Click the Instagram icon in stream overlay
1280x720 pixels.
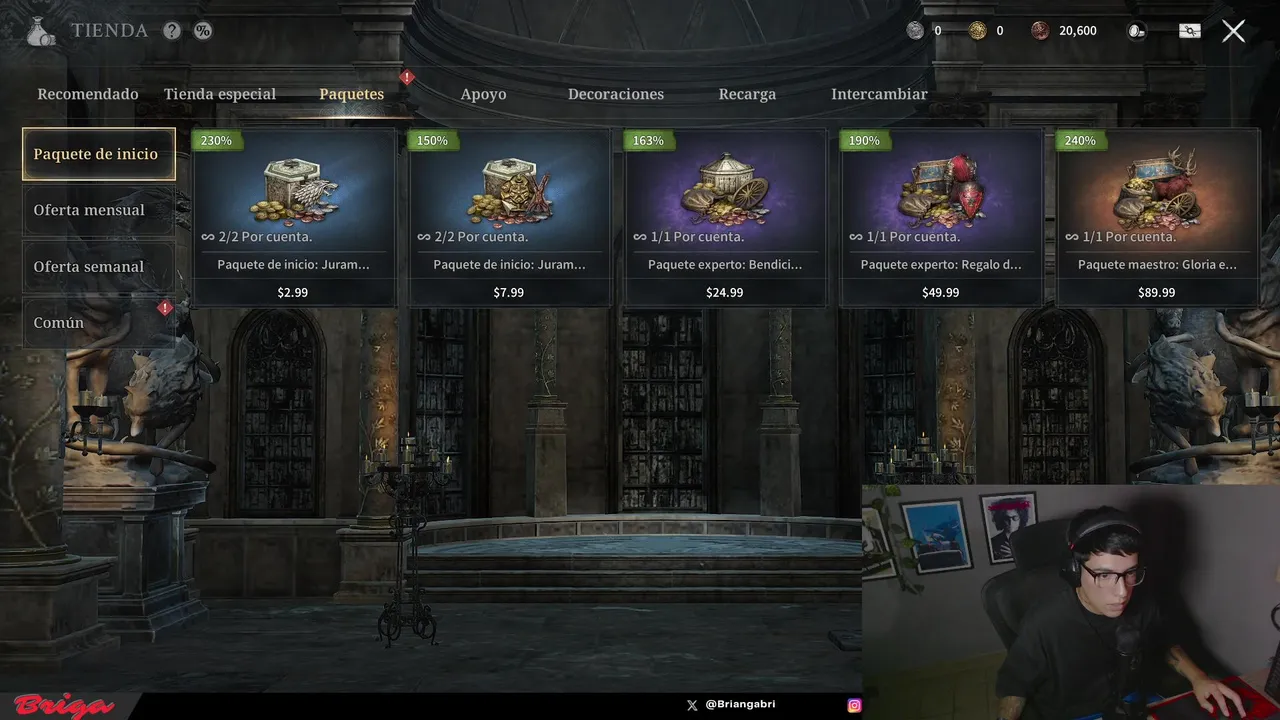(x=854, y=705)
